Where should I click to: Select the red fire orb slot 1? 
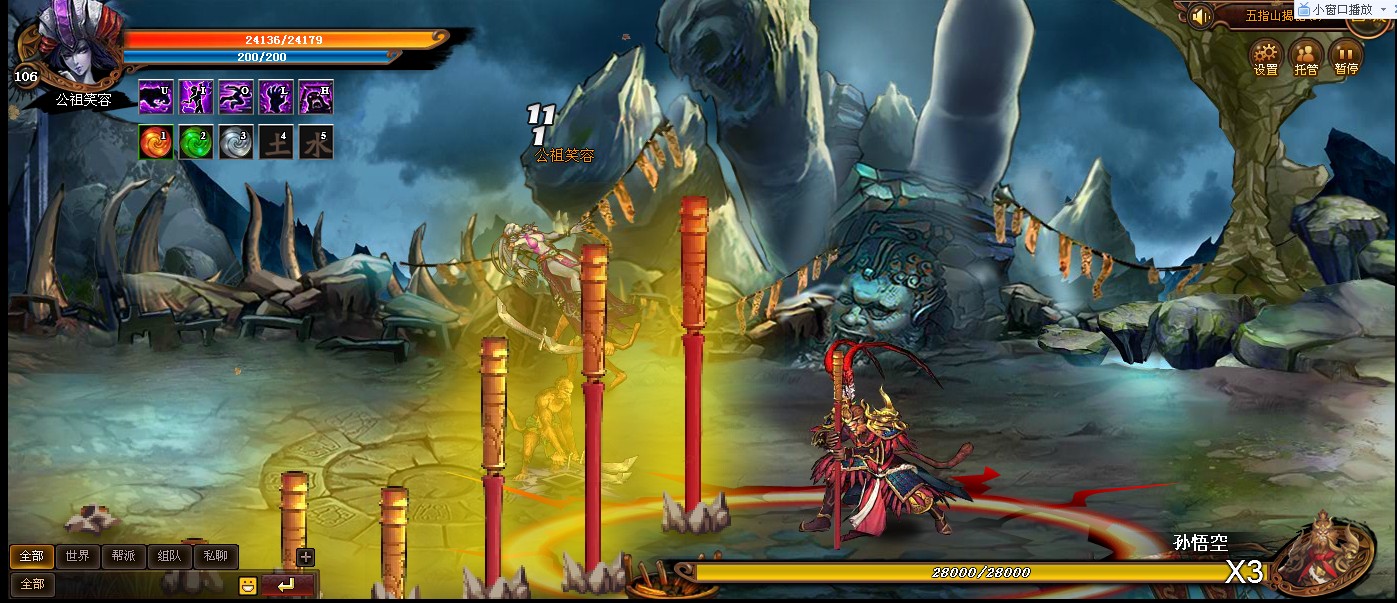point(156,142)
